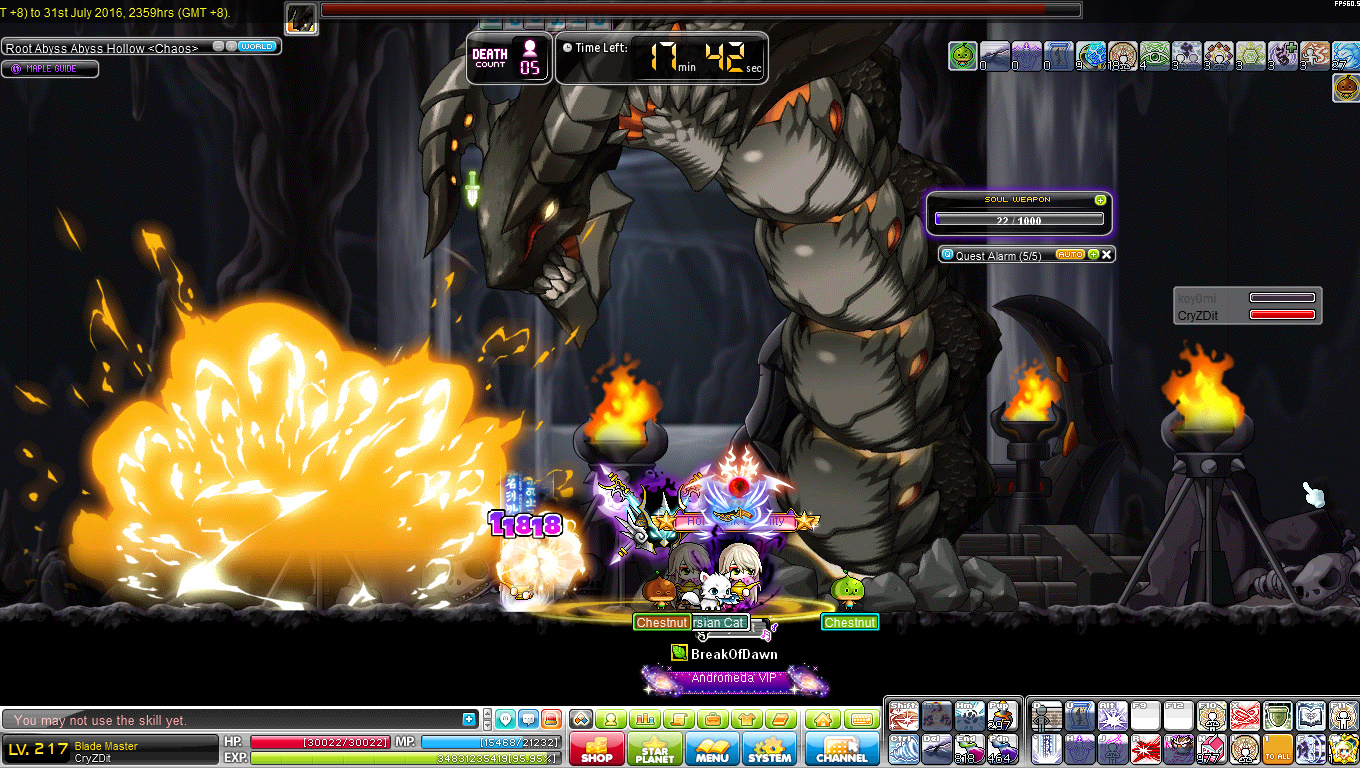
Task: Open the MENU panel
Action: pos(712,750)
